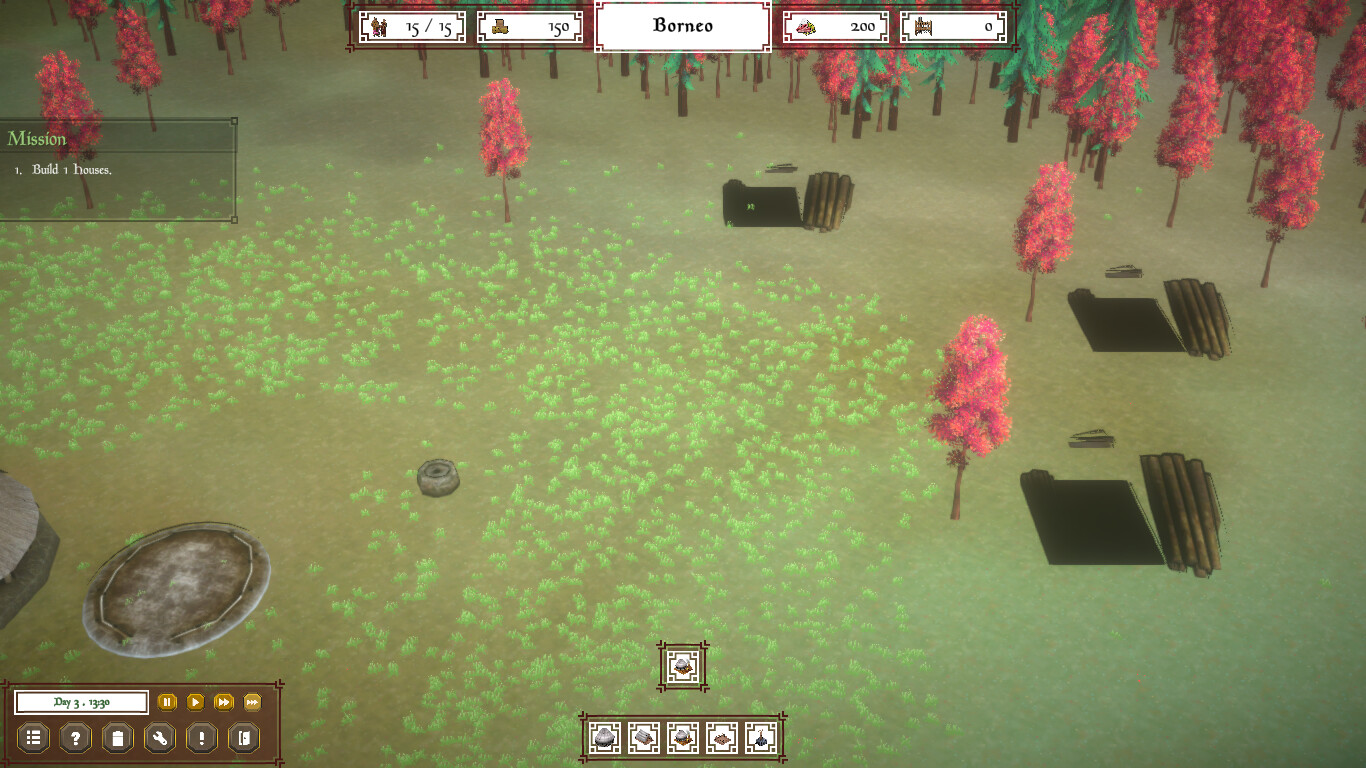
Task: Click the Borneo settlement name banner
Action: pyautogui.click(x=683, y=26)
